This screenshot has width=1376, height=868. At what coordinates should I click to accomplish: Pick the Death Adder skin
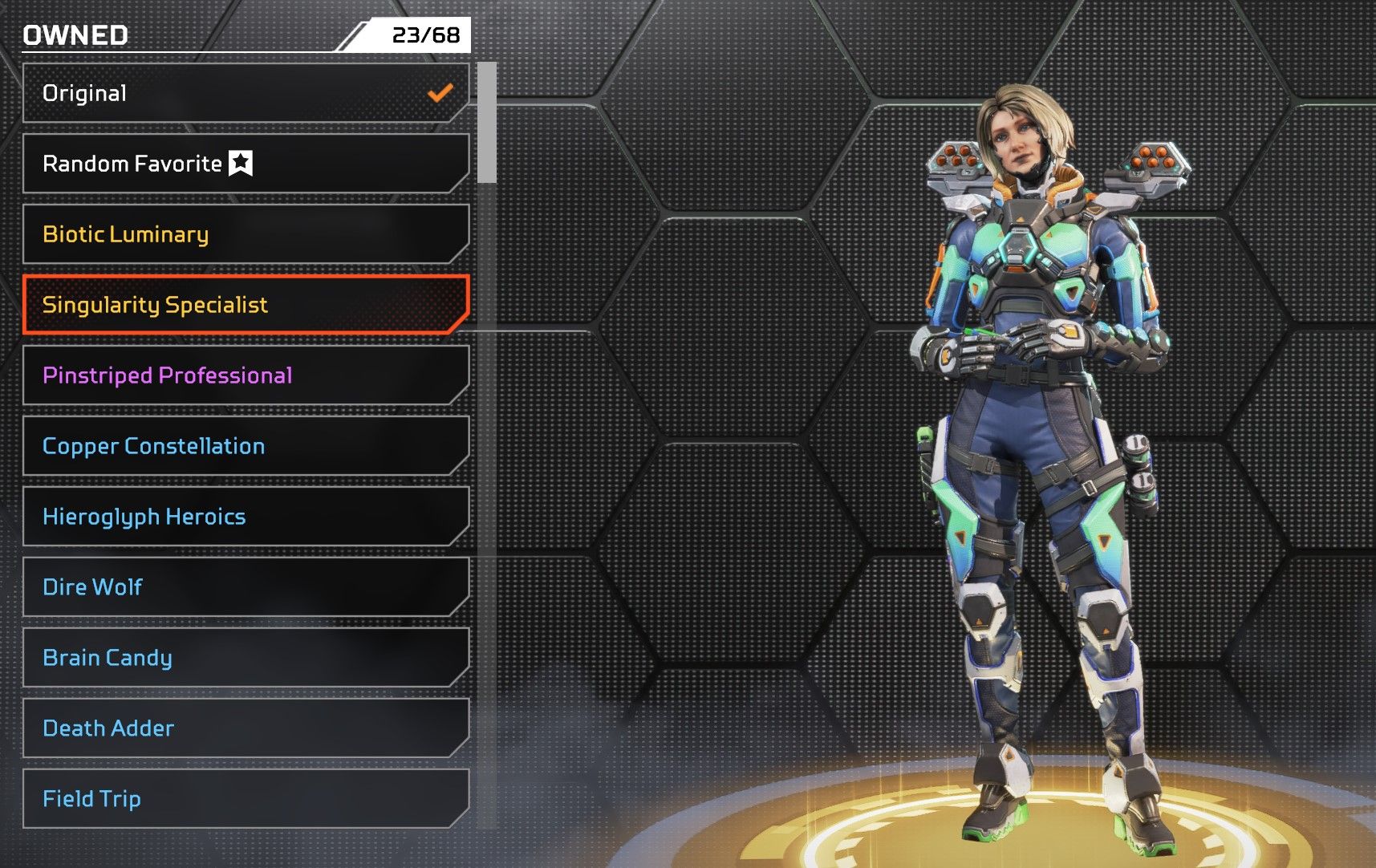[245, 728]
